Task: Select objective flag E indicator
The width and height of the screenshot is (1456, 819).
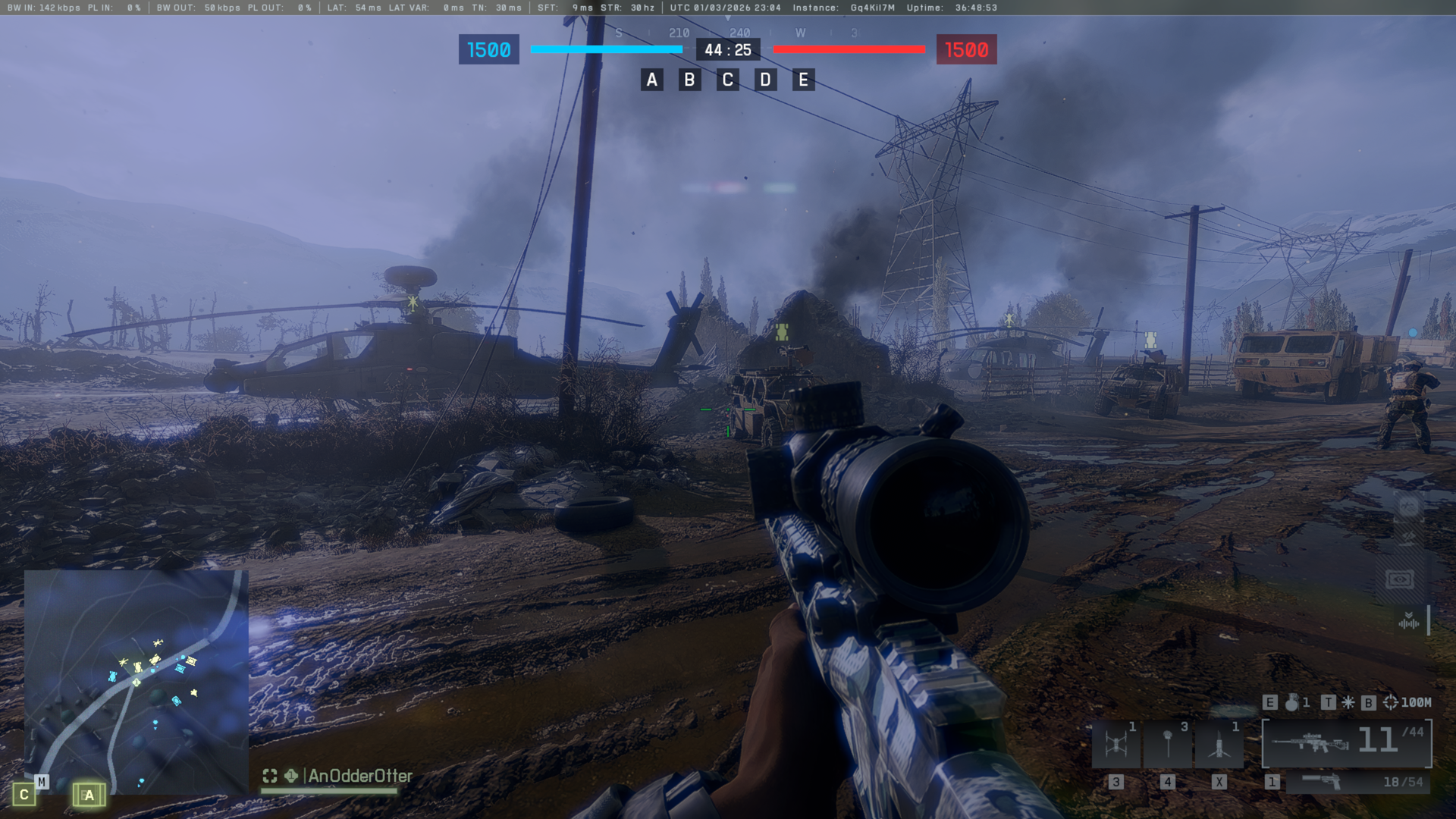Action: coord(803,80)
